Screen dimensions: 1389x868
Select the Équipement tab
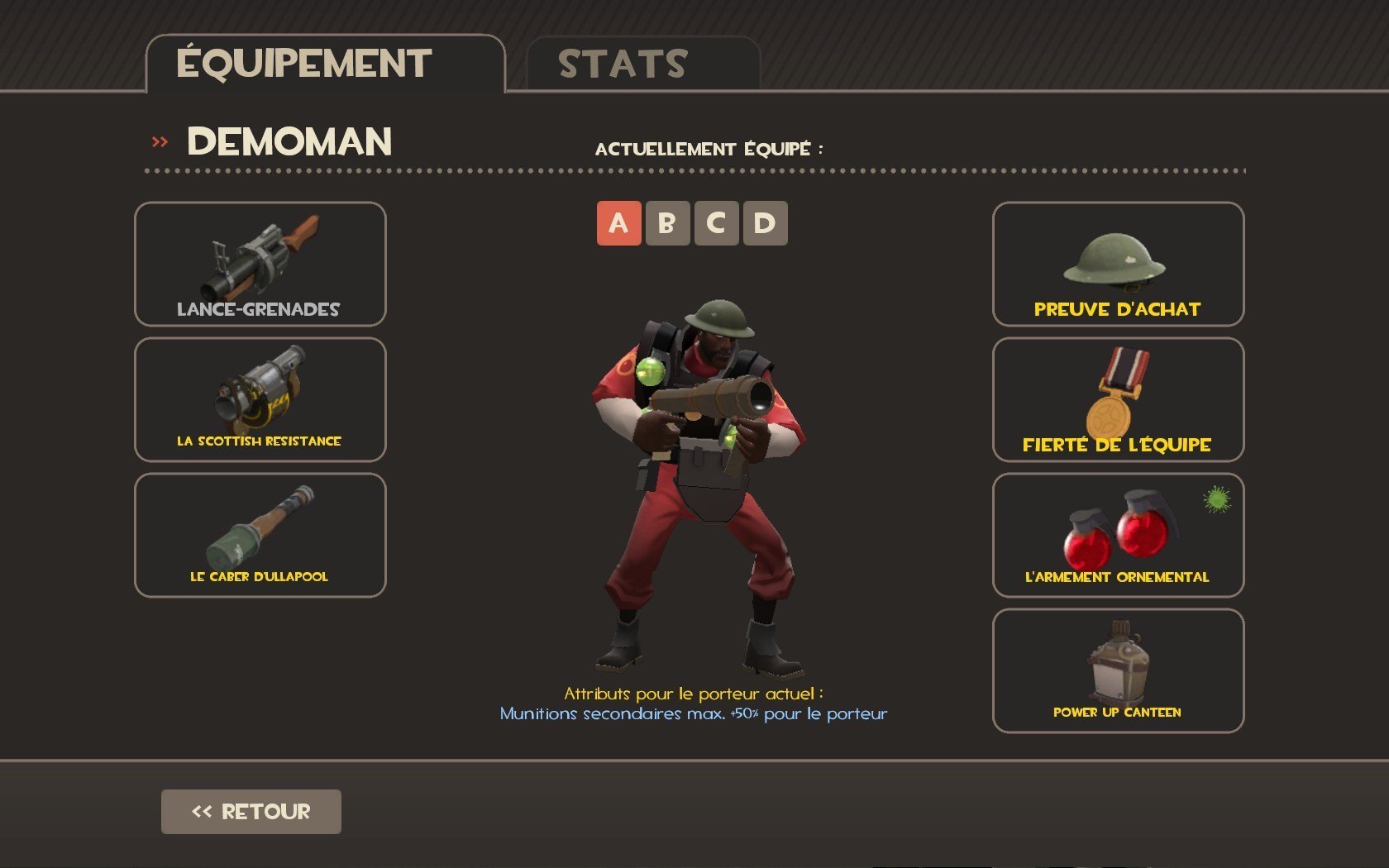pos(324,64)
